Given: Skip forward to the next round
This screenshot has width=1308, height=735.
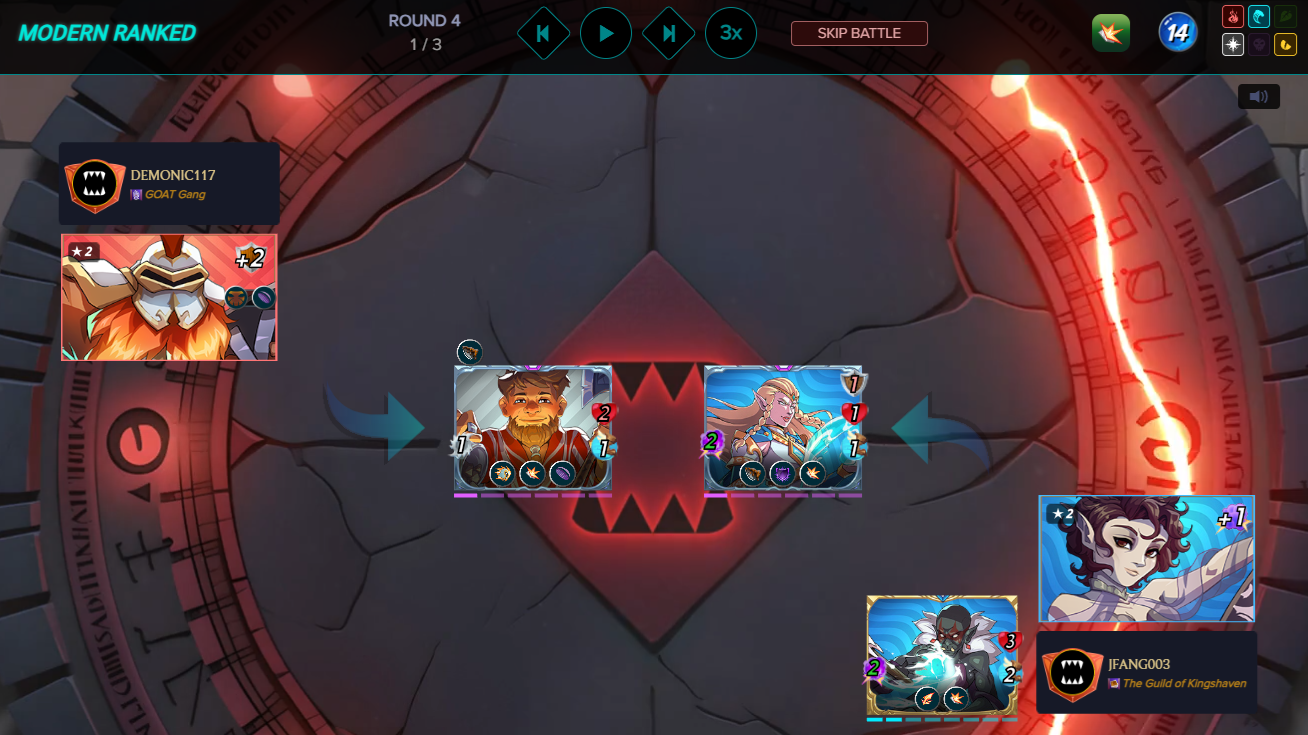Looking at the screenshot, I should point(668,32).
